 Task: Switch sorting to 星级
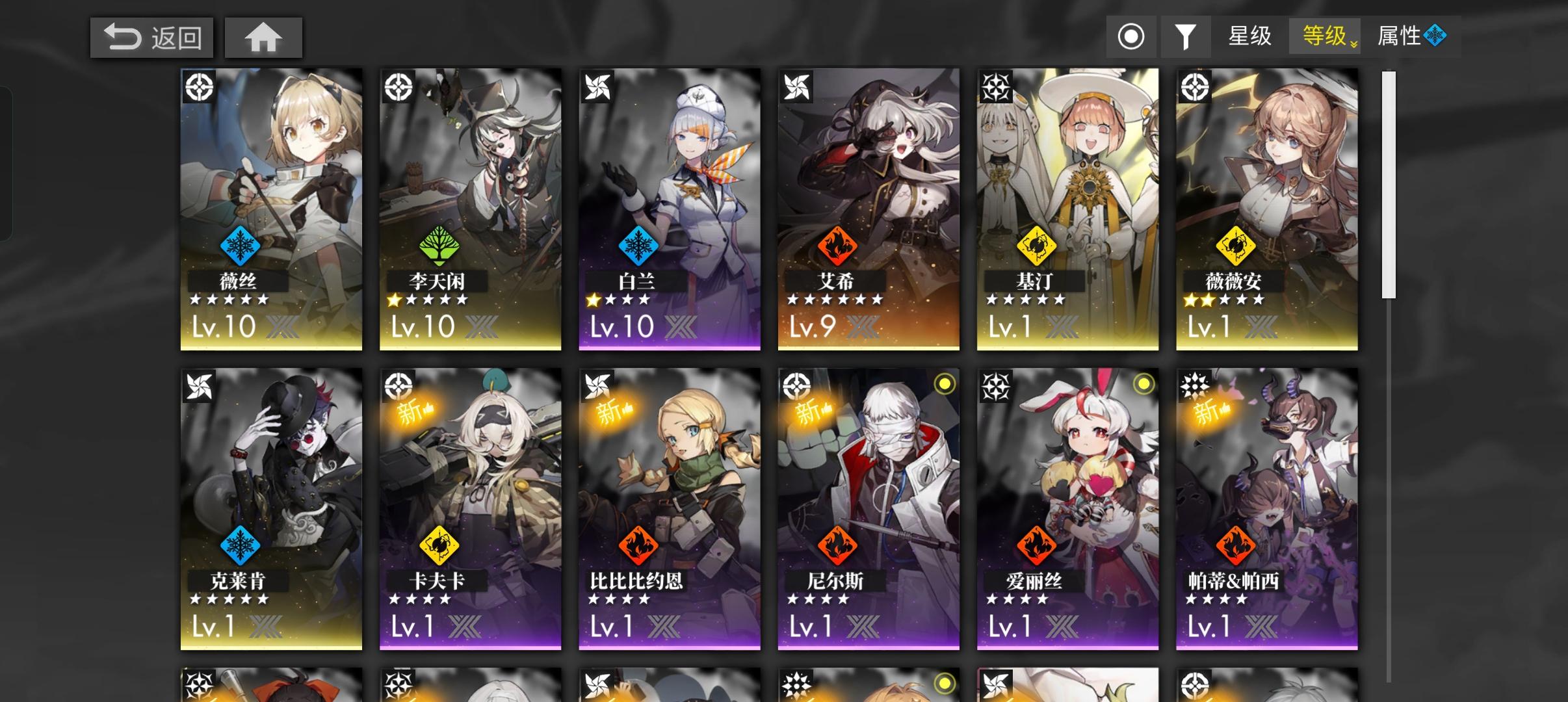click(x=1249, y=37)
